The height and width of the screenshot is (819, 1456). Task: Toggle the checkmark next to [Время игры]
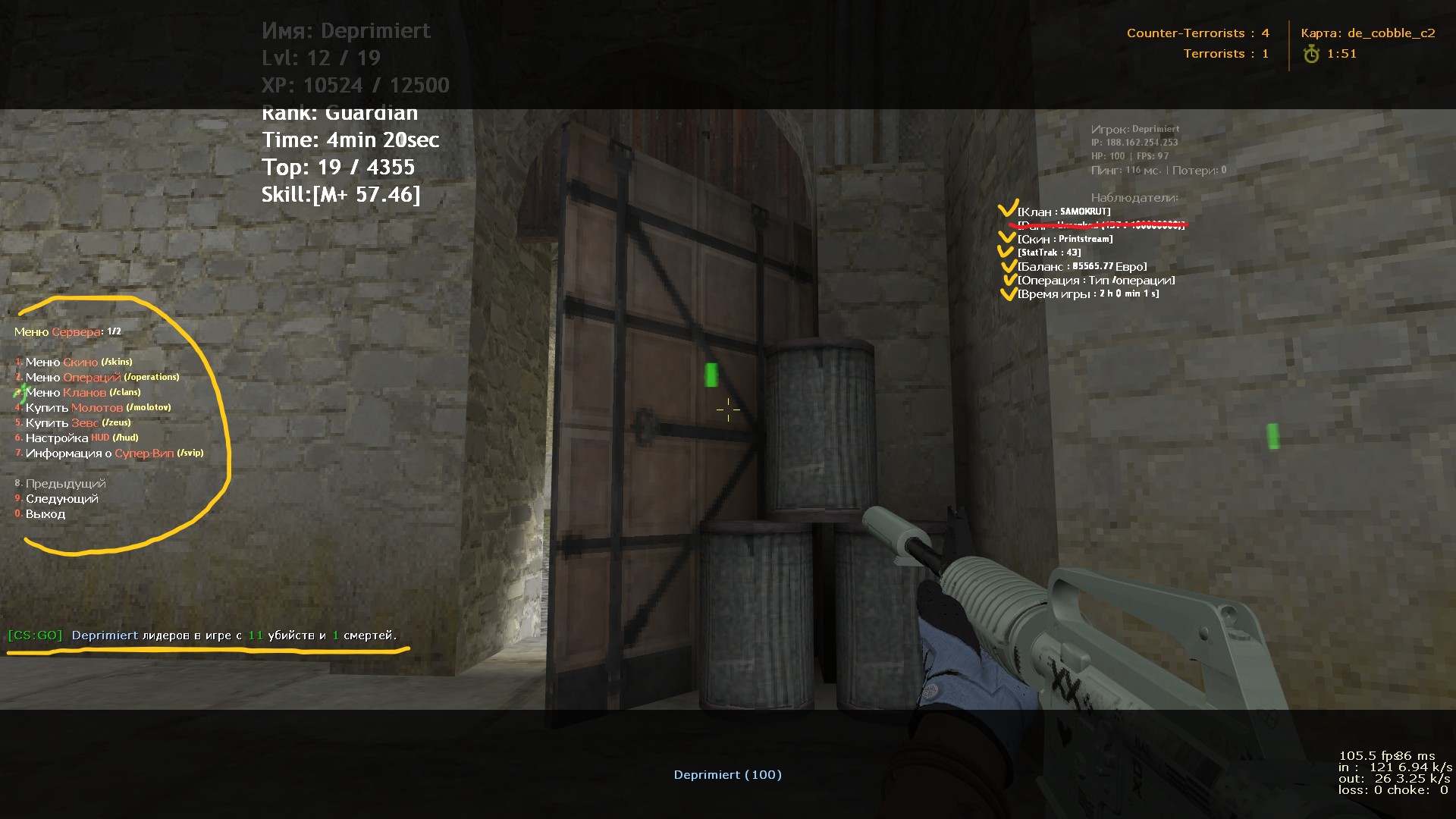coord(1011,293)
